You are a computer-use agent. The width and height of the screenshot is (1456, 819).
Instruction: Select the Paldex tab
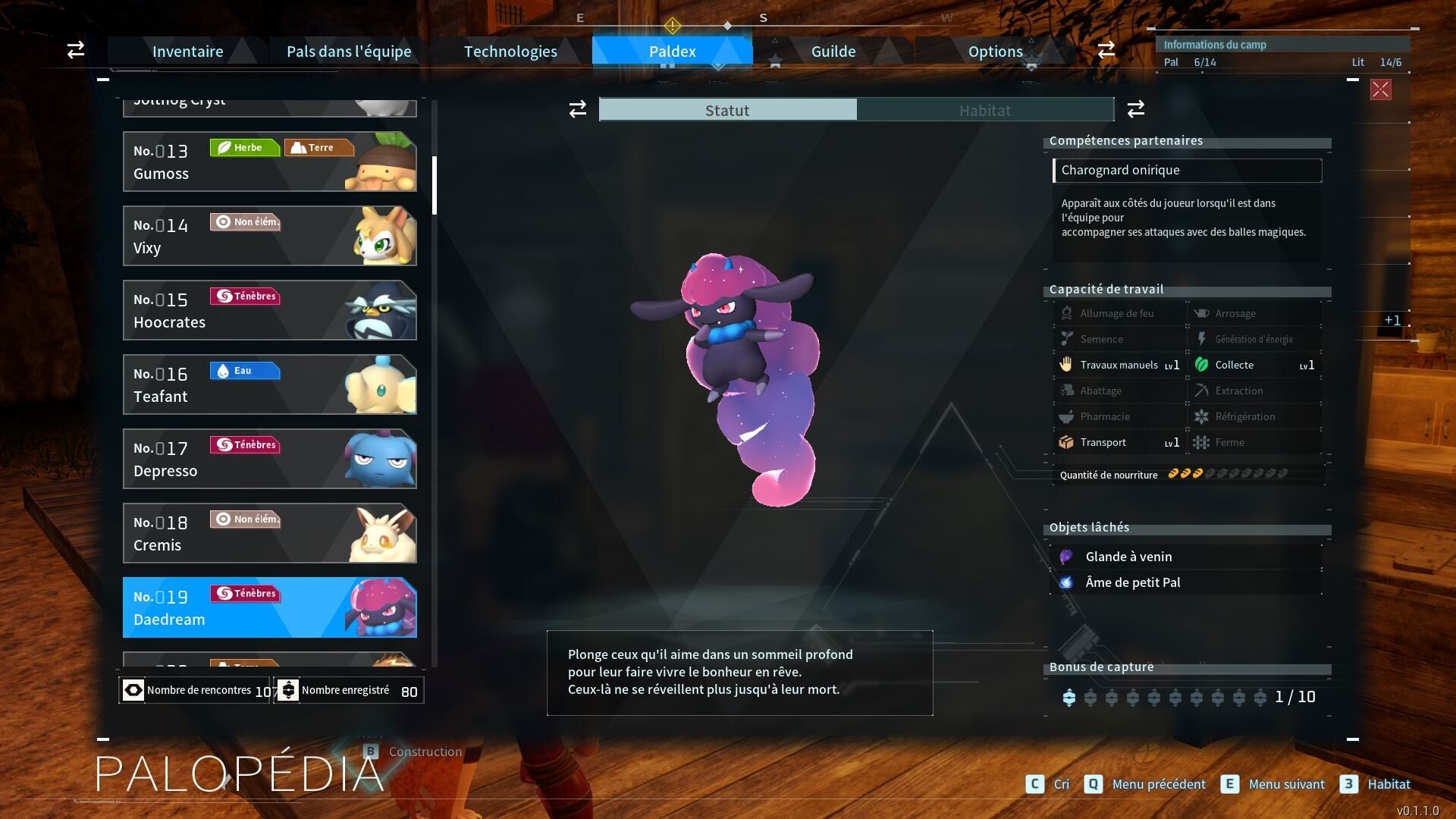click(x=672, y=52)
